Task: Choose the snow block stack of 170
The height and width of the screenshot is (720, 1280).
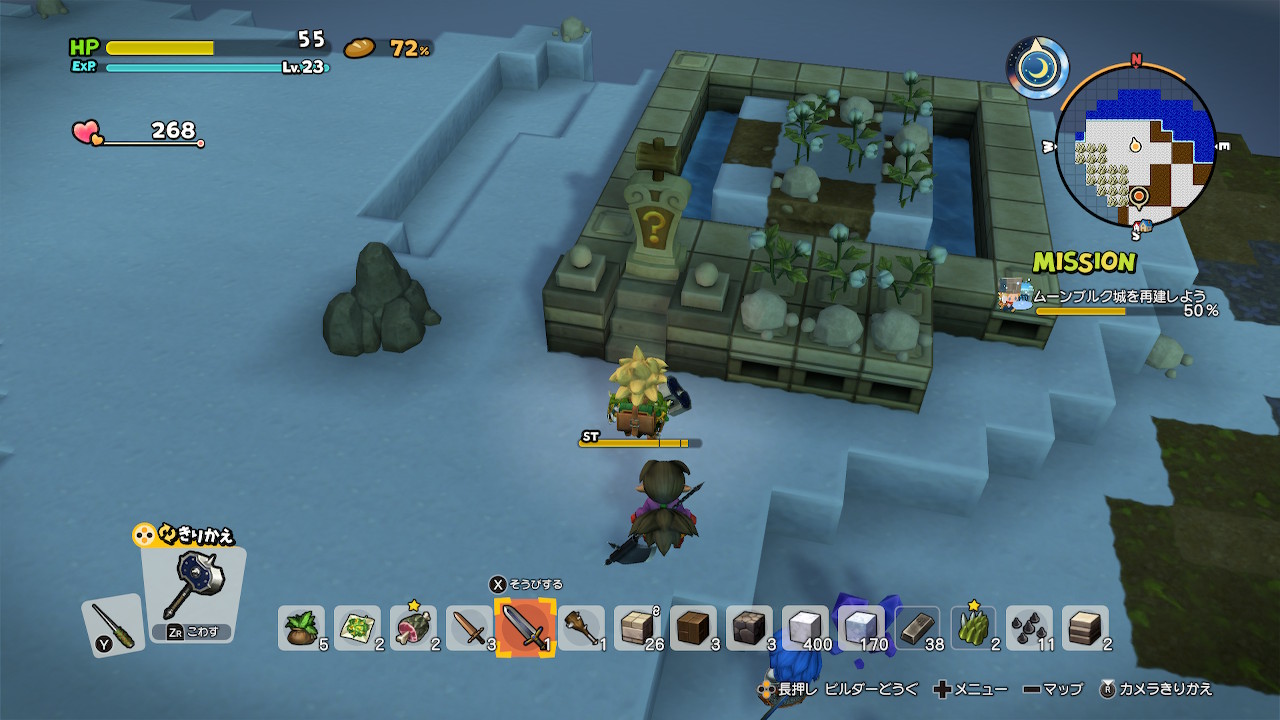Action: 861,628
